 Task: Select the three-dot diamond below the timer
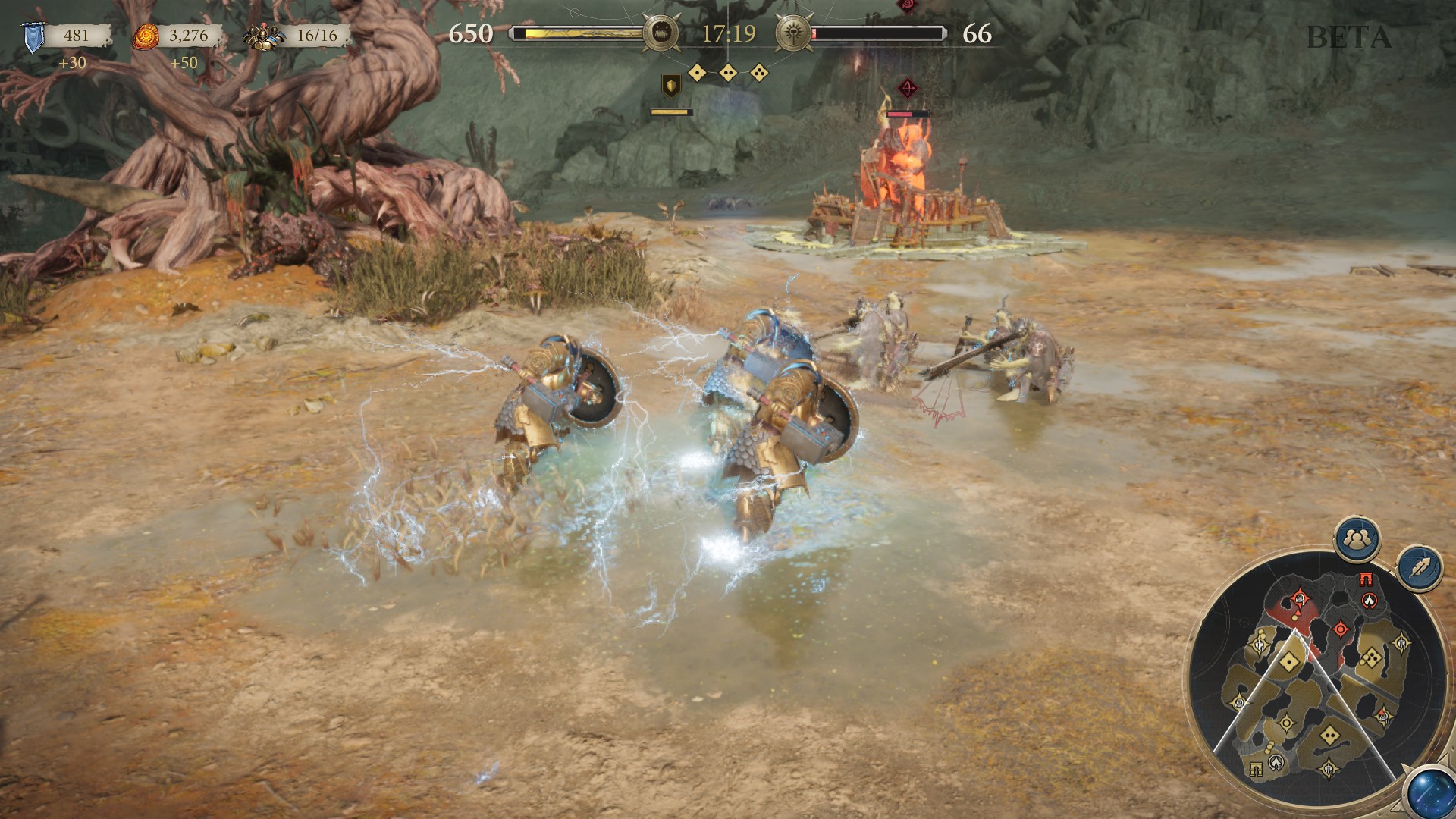[x=759, y=73]
